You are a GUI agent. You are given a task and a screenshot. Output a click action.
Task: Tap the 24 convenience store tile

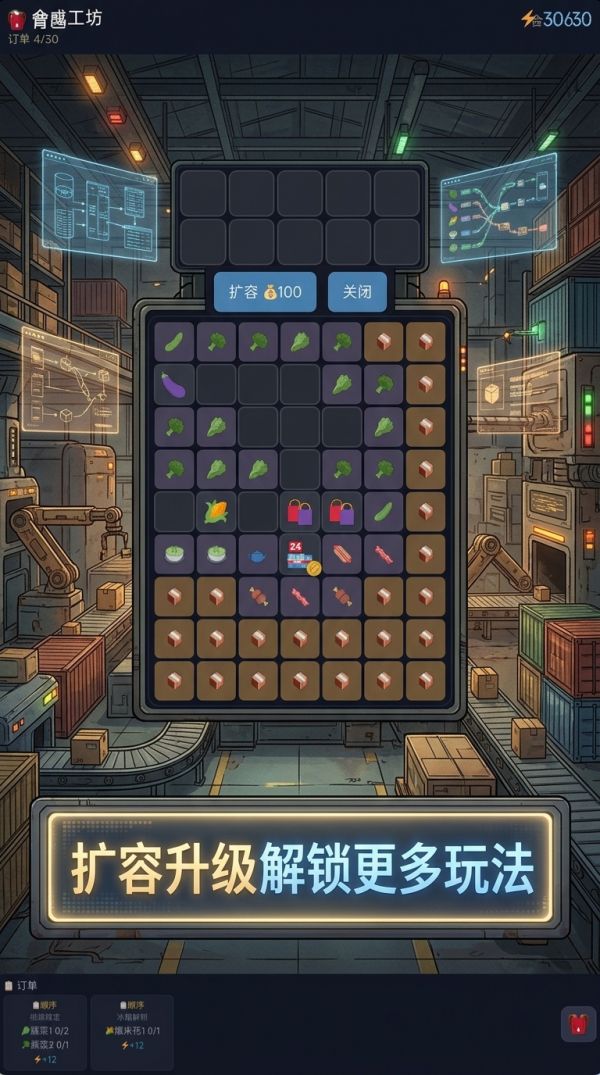[x=300, y=555]
